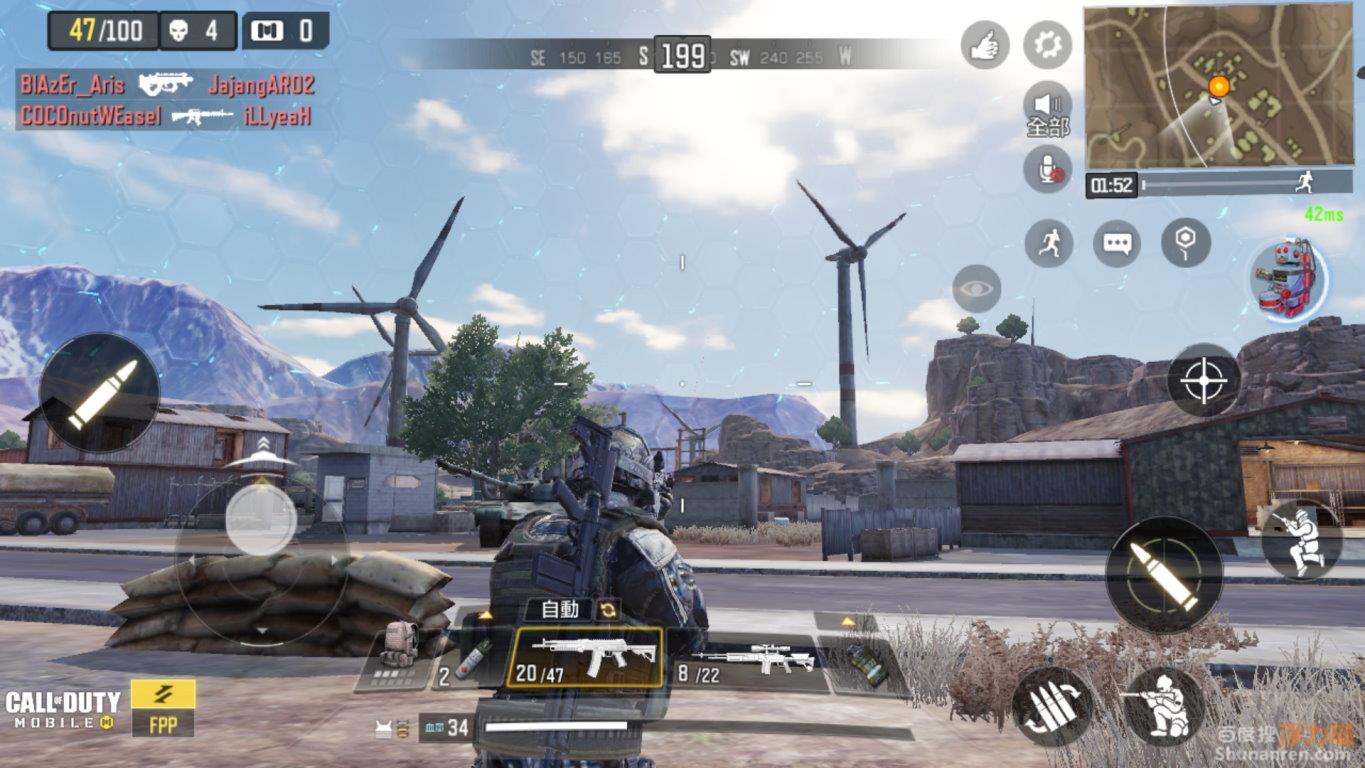Fire using the right bullet button
The height and width of the screenshot is (768, 1365).
point(1164,574)
